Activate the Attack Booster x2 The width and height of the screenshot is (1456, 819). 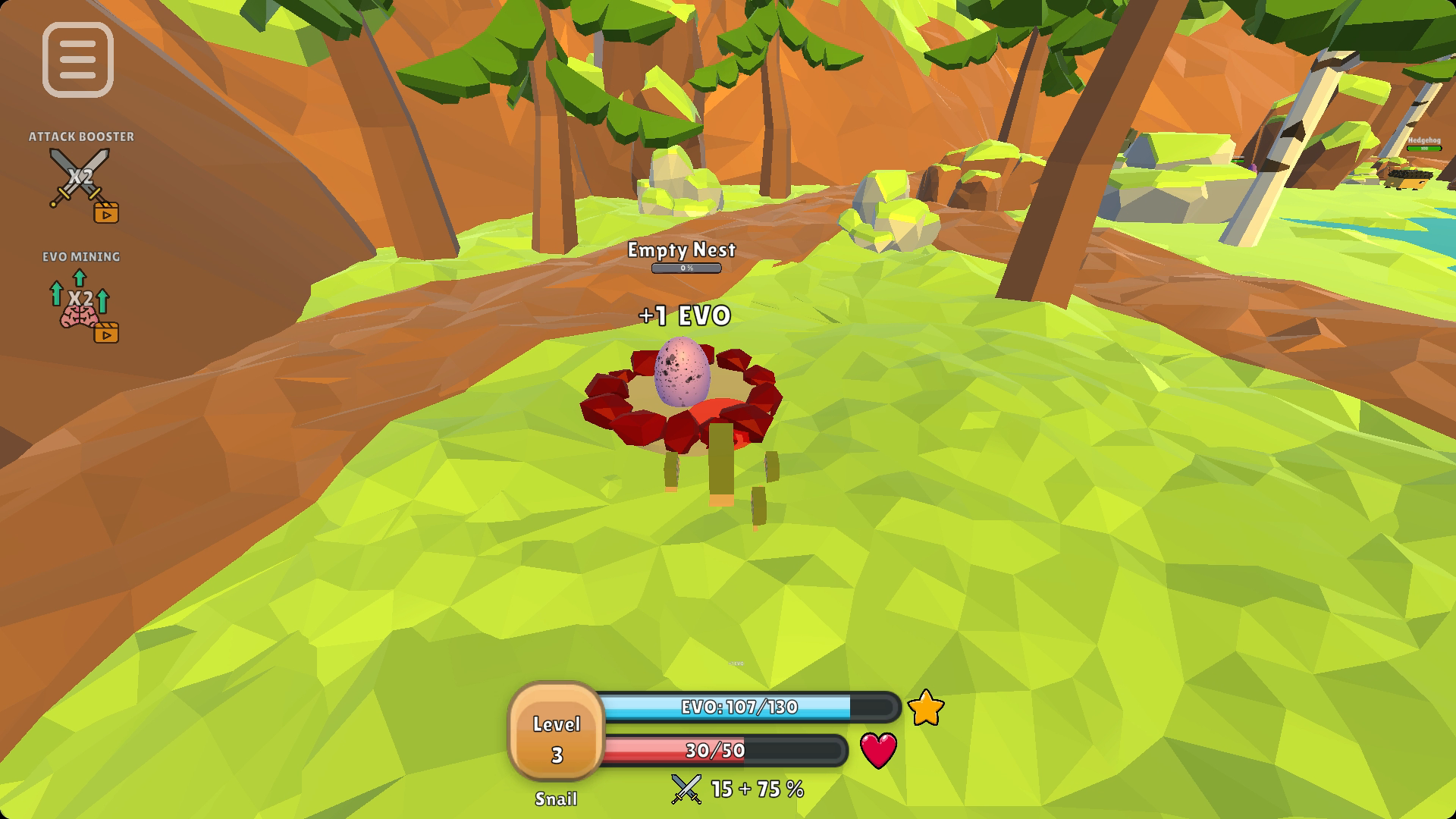click(x=81, y=180)
